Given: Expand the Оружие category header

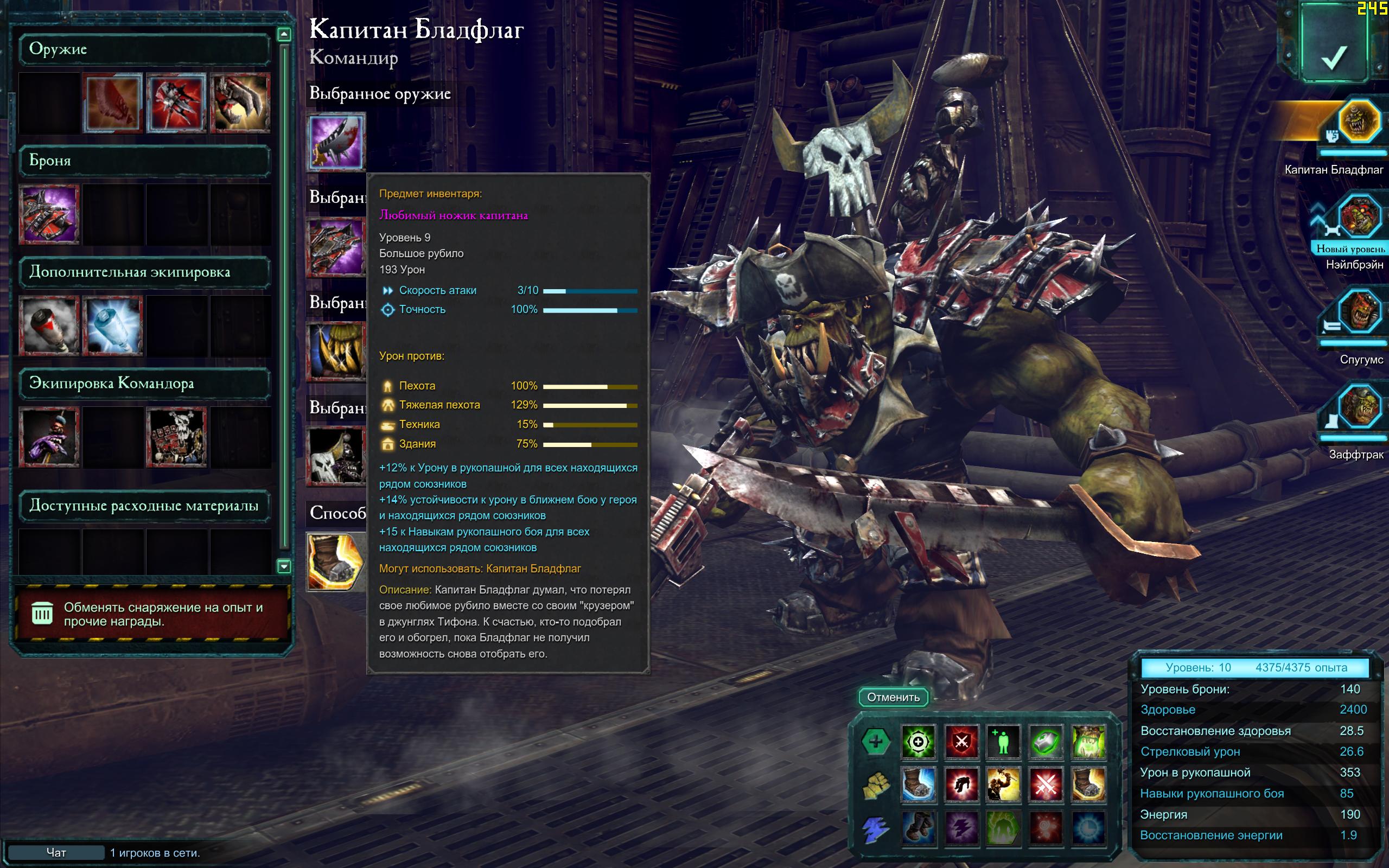Looking at the screenshot, I should point(144,49).
